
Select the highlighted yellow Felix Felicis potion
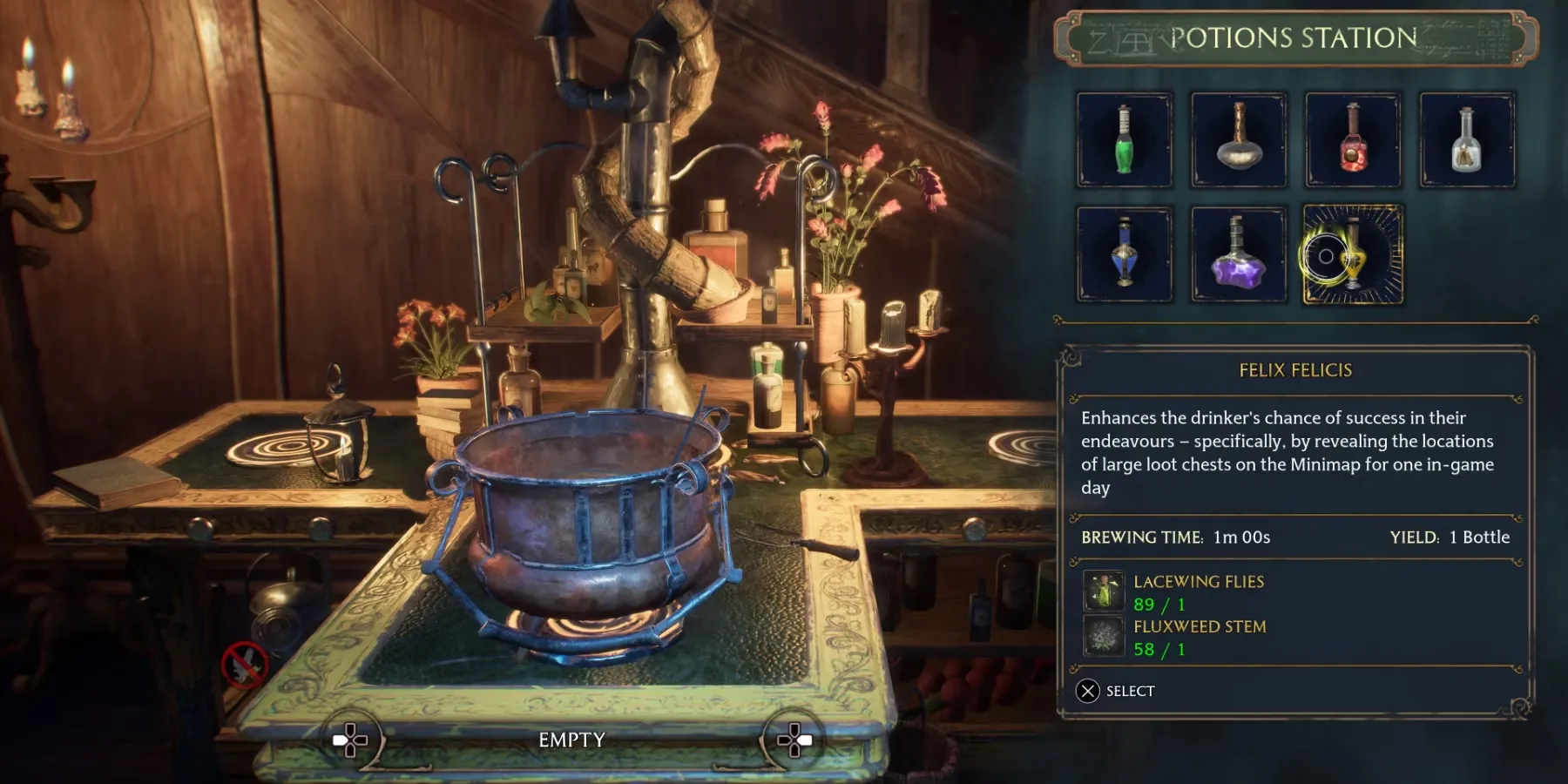coord(1353,253)
